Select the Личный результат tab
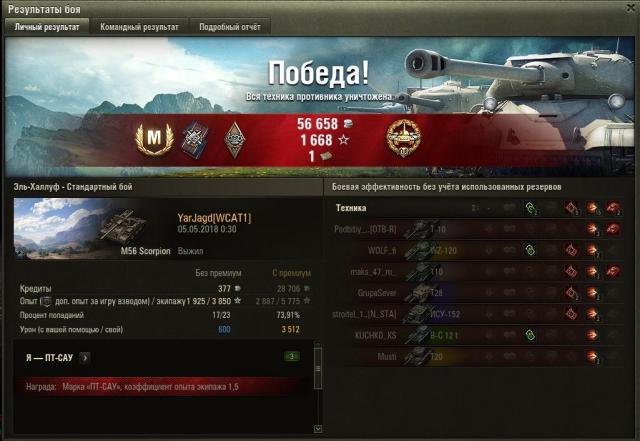The width and height of the screenshot is (640, 441). 47,27
